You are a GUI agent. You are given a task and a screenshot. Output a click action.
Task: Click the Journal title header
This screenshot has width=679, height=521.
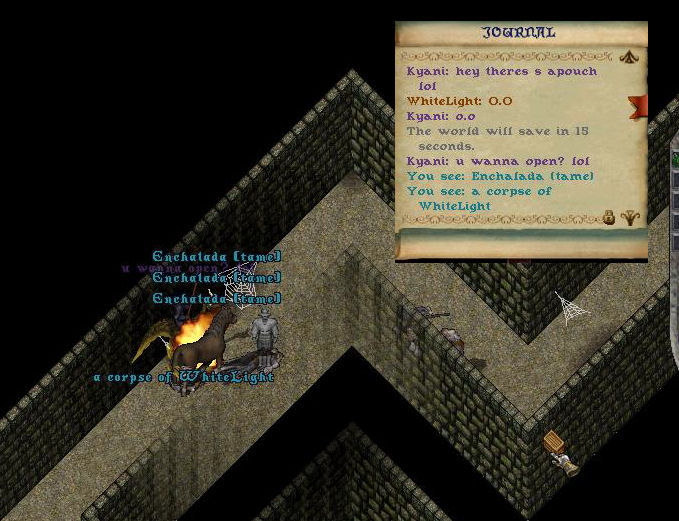(x=520, y=32)
